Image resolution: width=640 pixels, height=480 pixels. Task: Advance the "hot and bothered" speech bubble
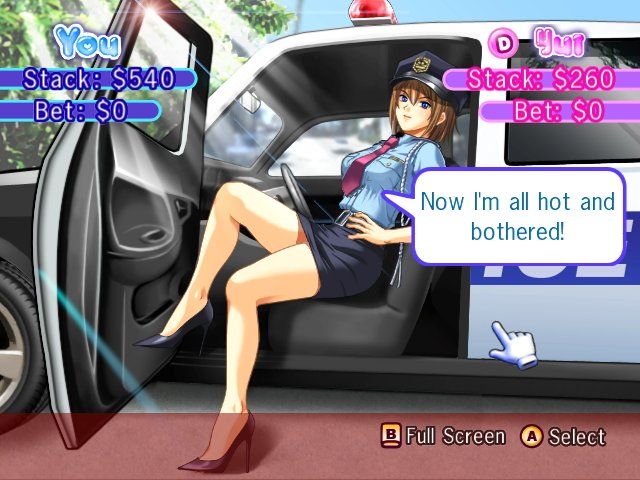click(517, 216)
